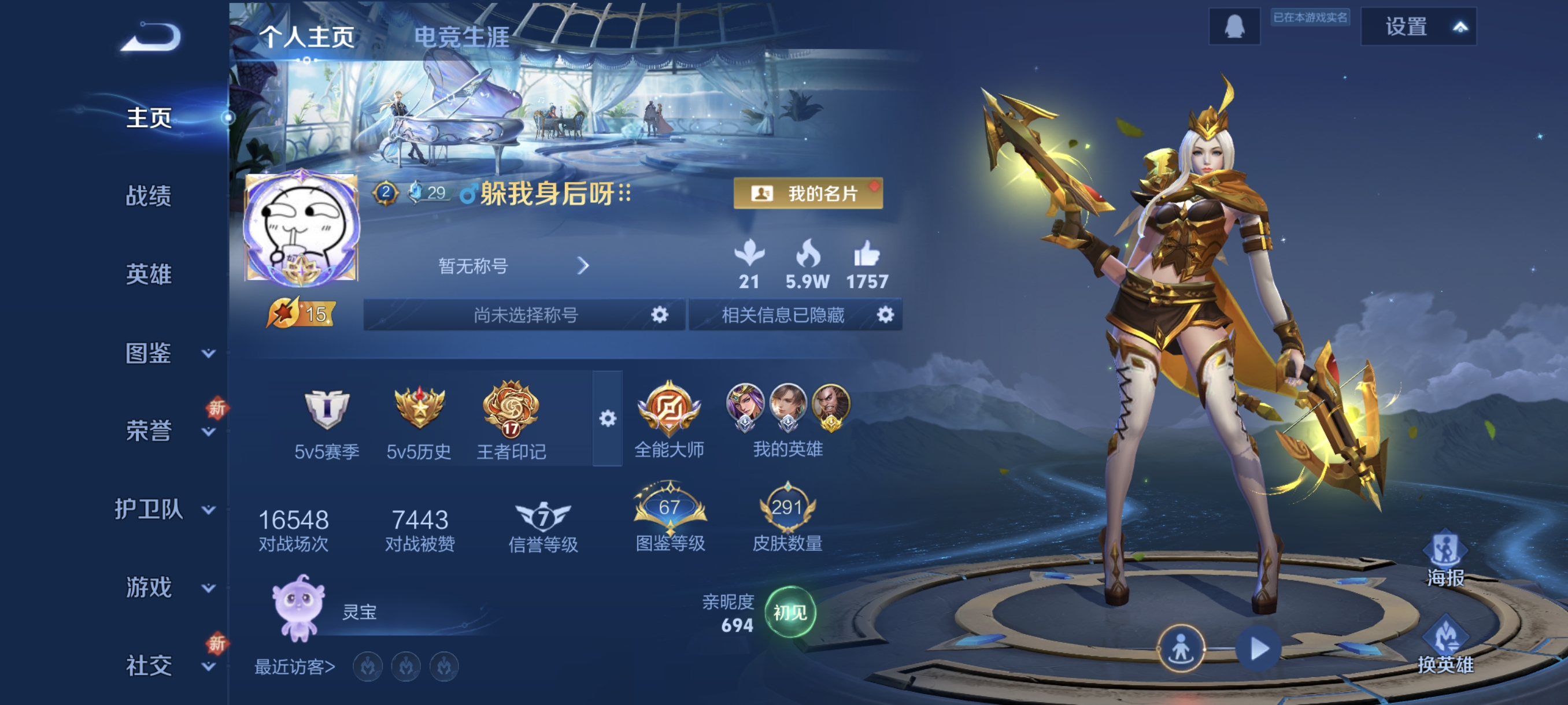The image size is (1568, 705).
Task: Switch to the 电竞生涯 tab
Action: (461, 37)
